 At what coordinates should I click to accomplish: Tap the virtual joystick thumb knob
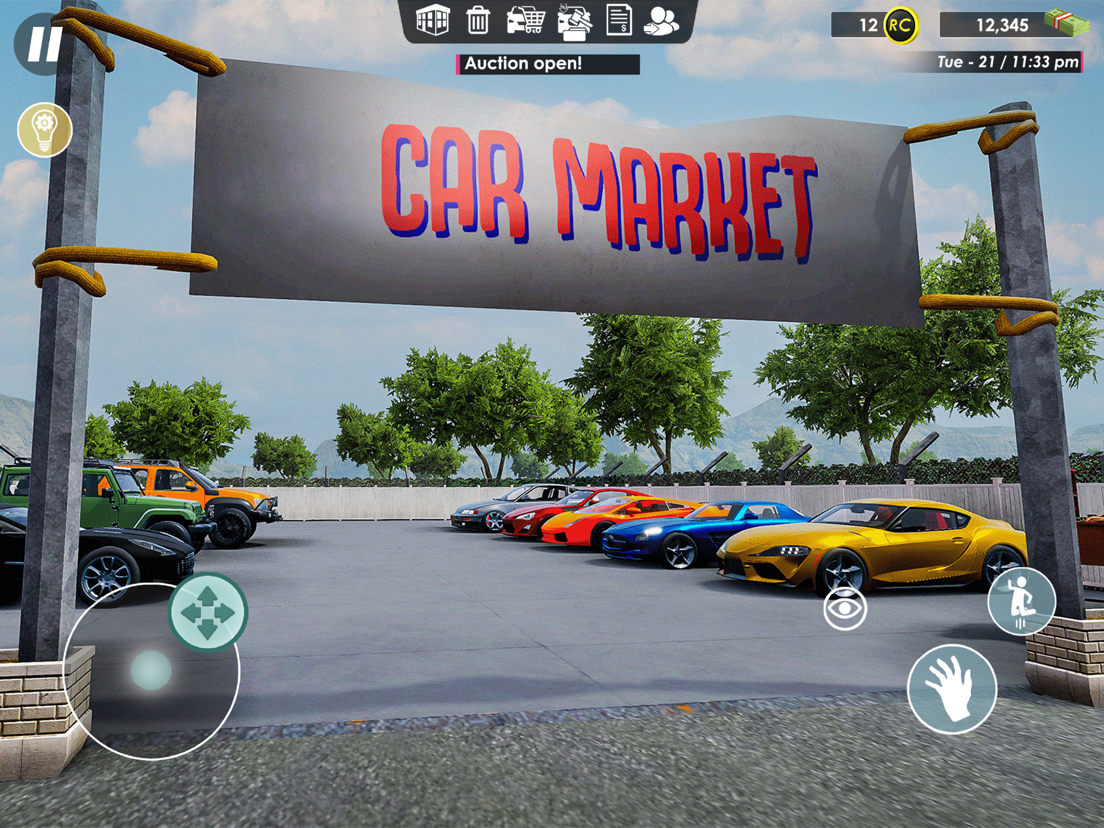[x=151, y=671]
